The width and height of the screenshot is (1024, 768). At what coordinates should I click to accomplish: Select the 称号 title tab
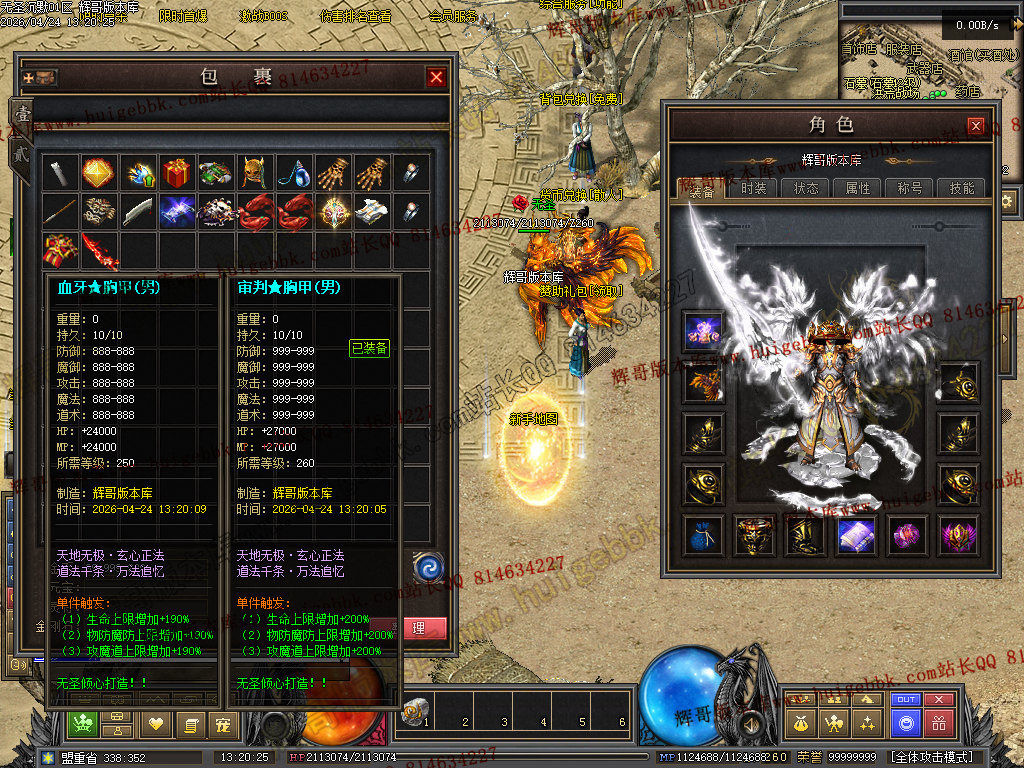pyautogui.click(x=910, y=188)
